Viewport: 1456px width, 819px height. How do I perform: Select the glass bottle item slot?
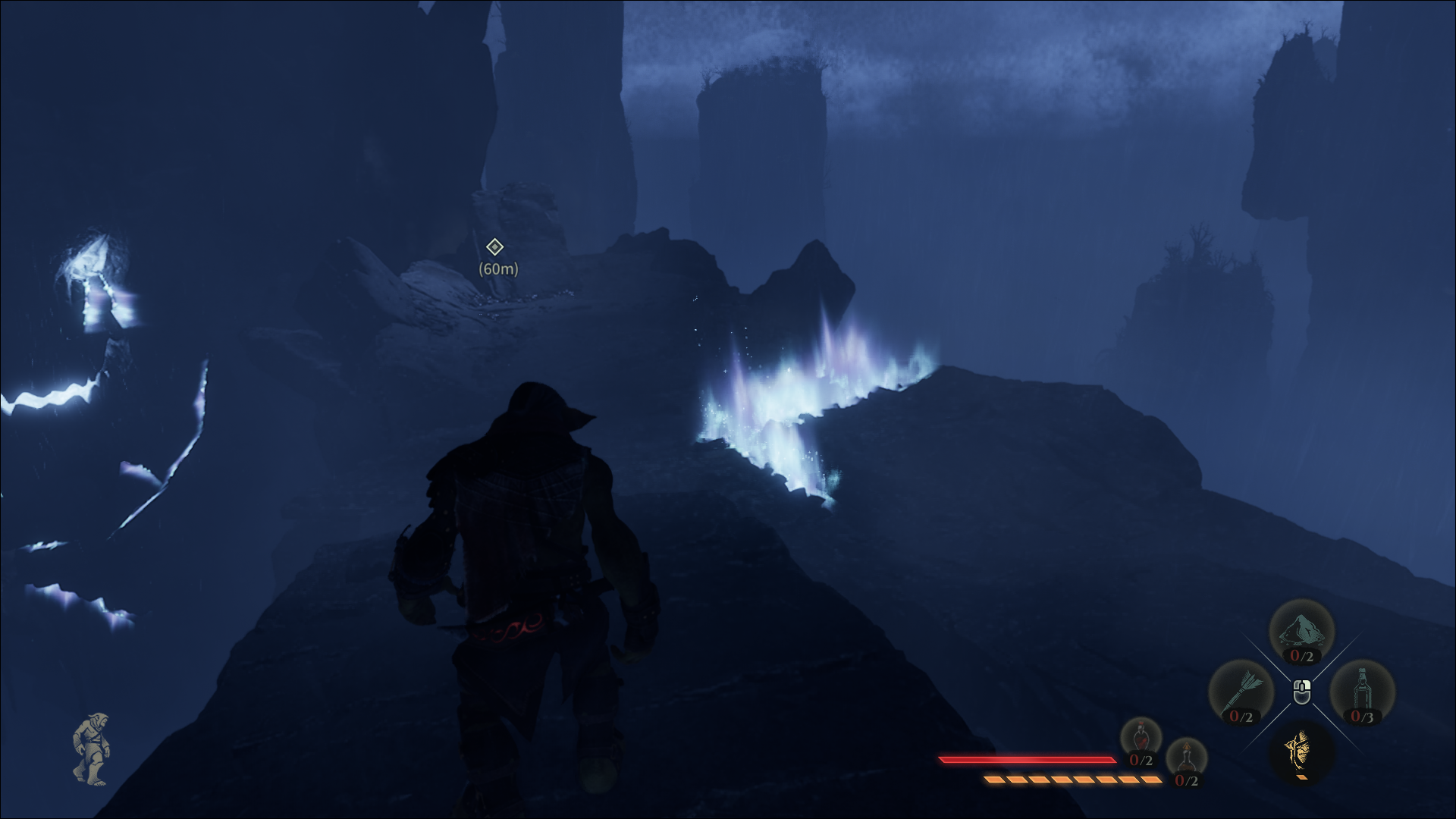click(1362, 692)
